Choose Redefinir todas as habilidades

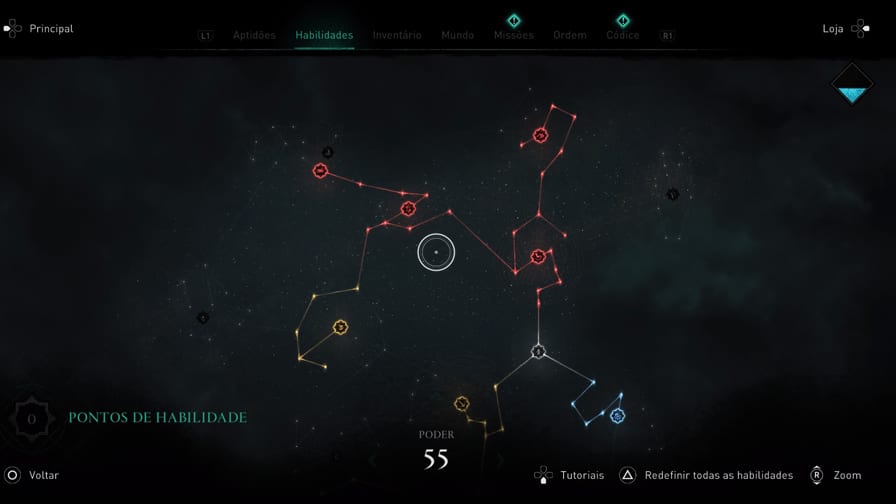point(707,475)
